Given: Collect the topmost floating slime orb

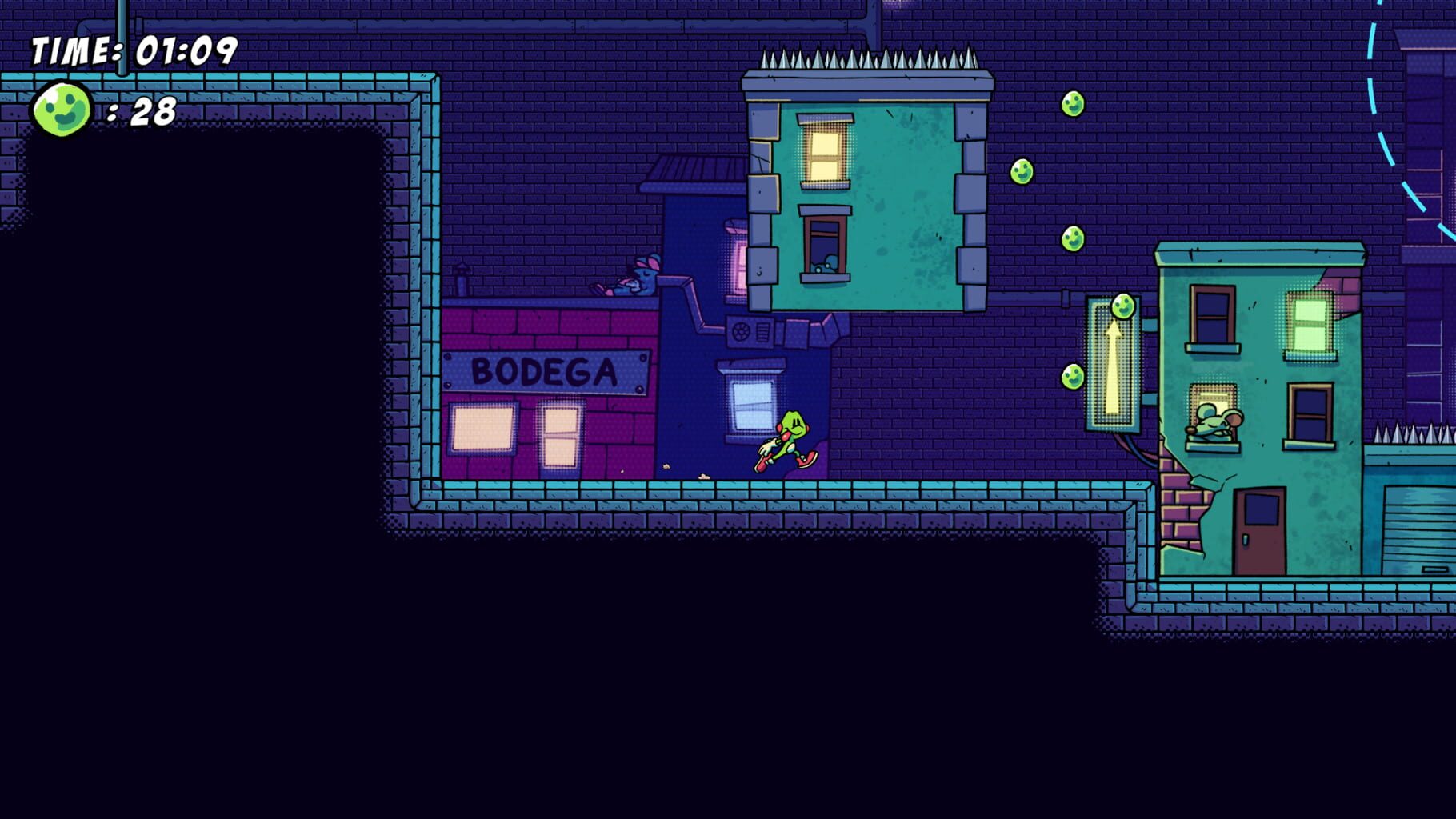Looking at the screenshot, I should pyautogui.click(x=1072, y=102).
